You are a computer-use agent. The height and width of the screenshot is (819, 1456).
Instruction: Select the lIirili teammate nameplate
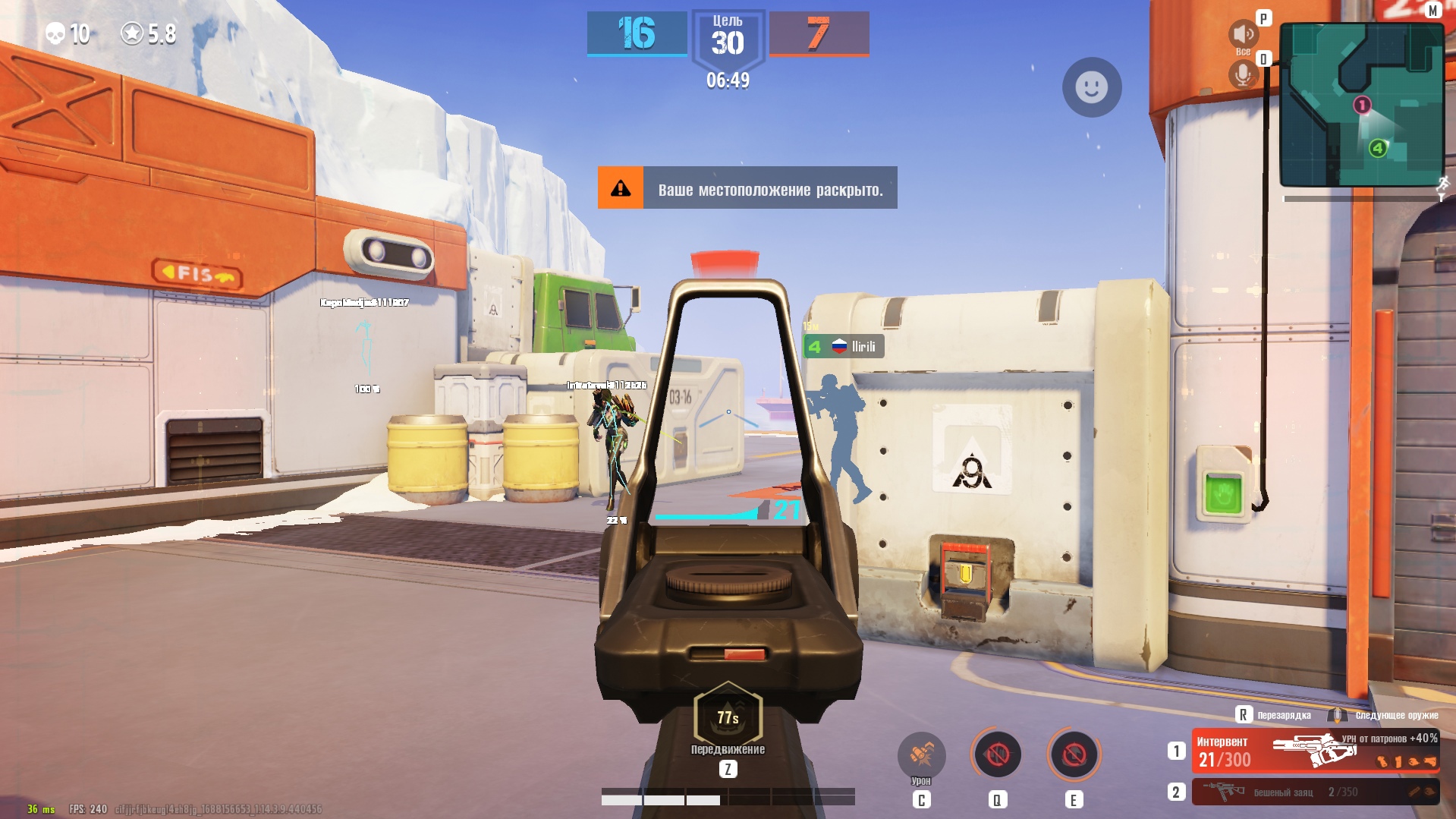point(844,347)
